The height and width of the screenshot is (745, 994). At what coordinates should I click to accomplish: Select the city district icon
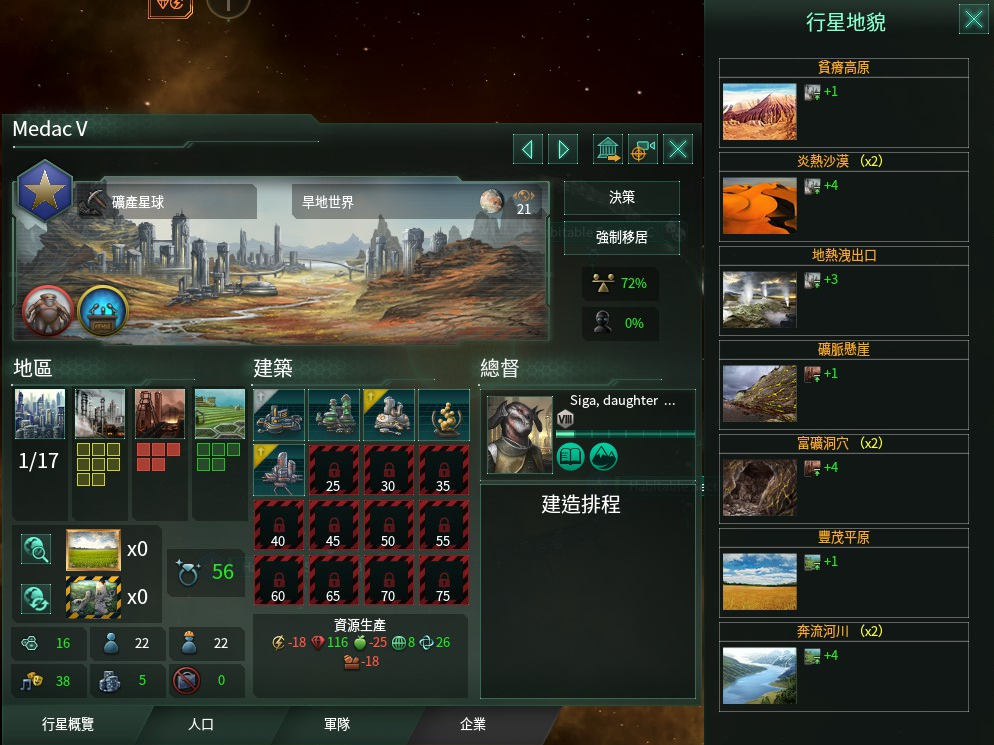point(40,414)
